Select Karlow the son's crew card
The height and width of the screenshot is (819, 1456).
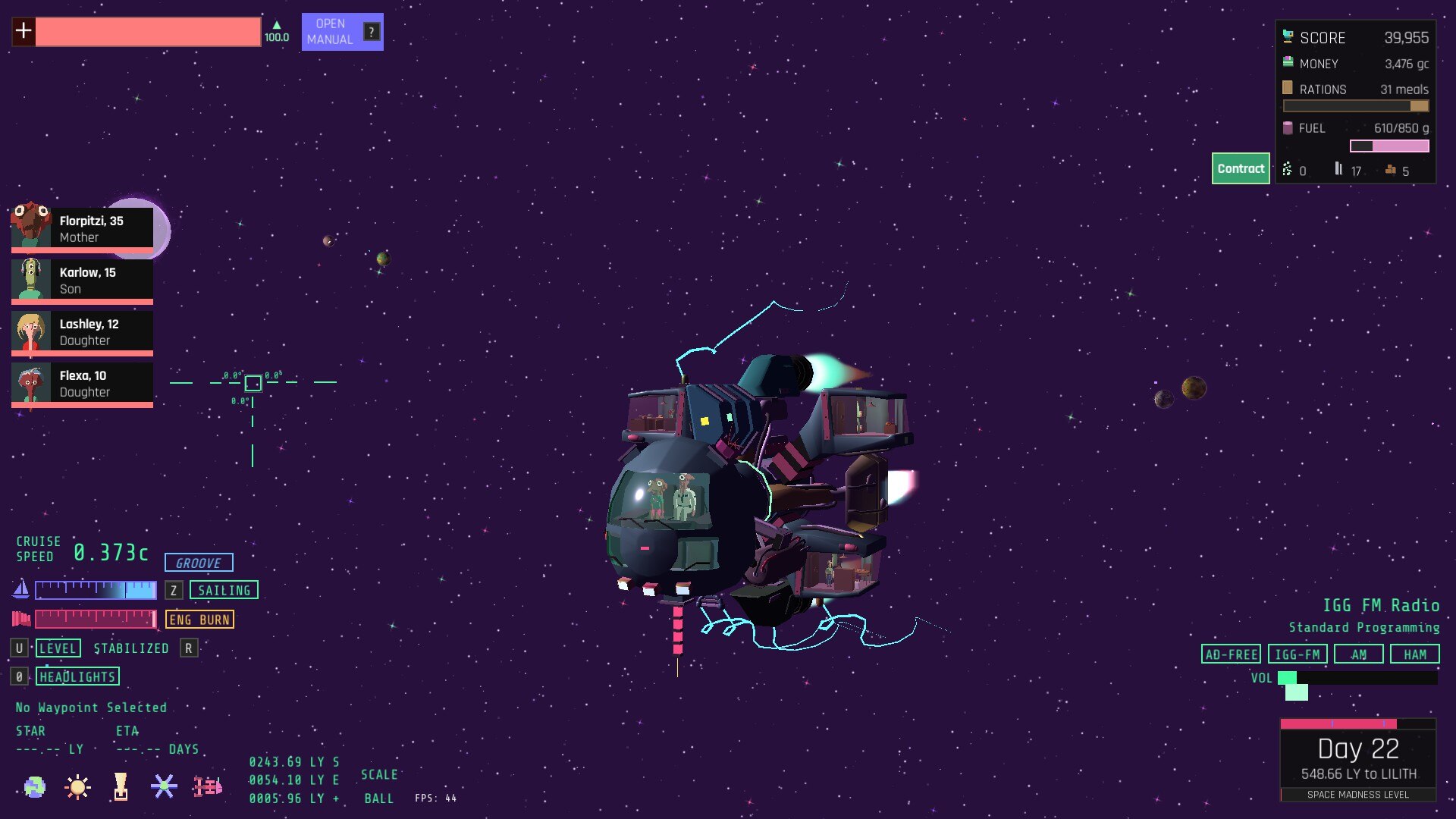click(83, 280)
